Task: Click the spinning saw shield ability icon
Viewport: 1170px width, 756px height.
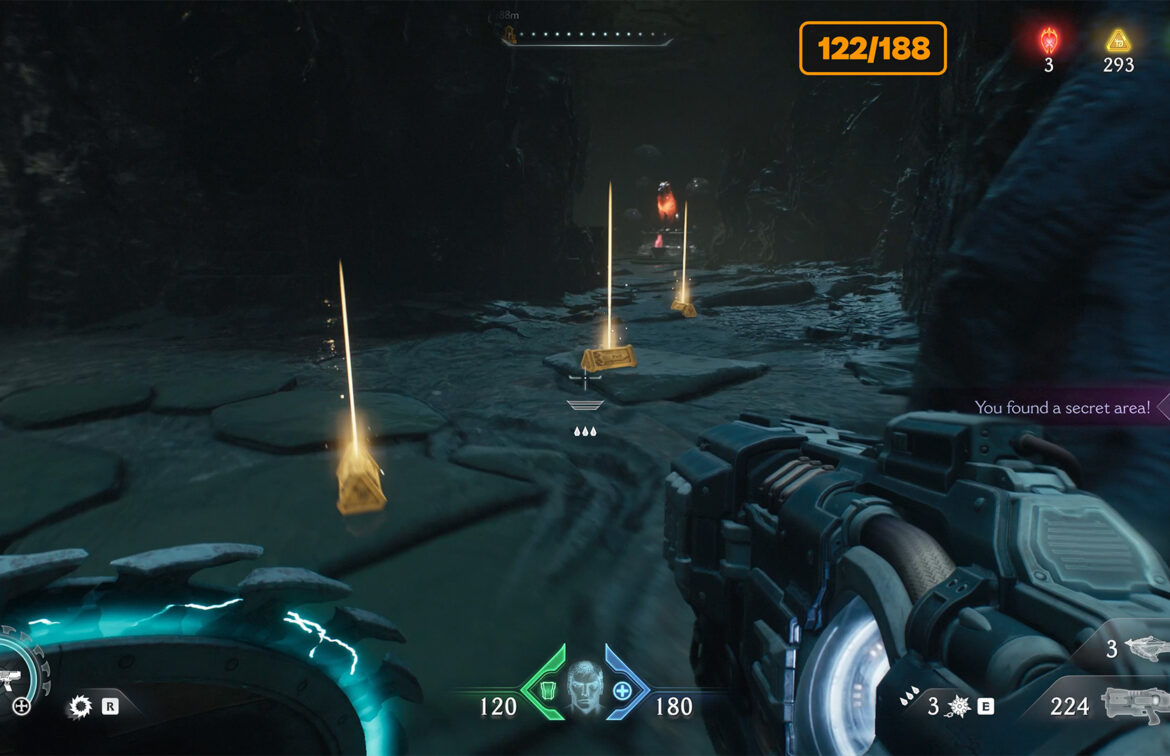Action: tap(80, 707)
